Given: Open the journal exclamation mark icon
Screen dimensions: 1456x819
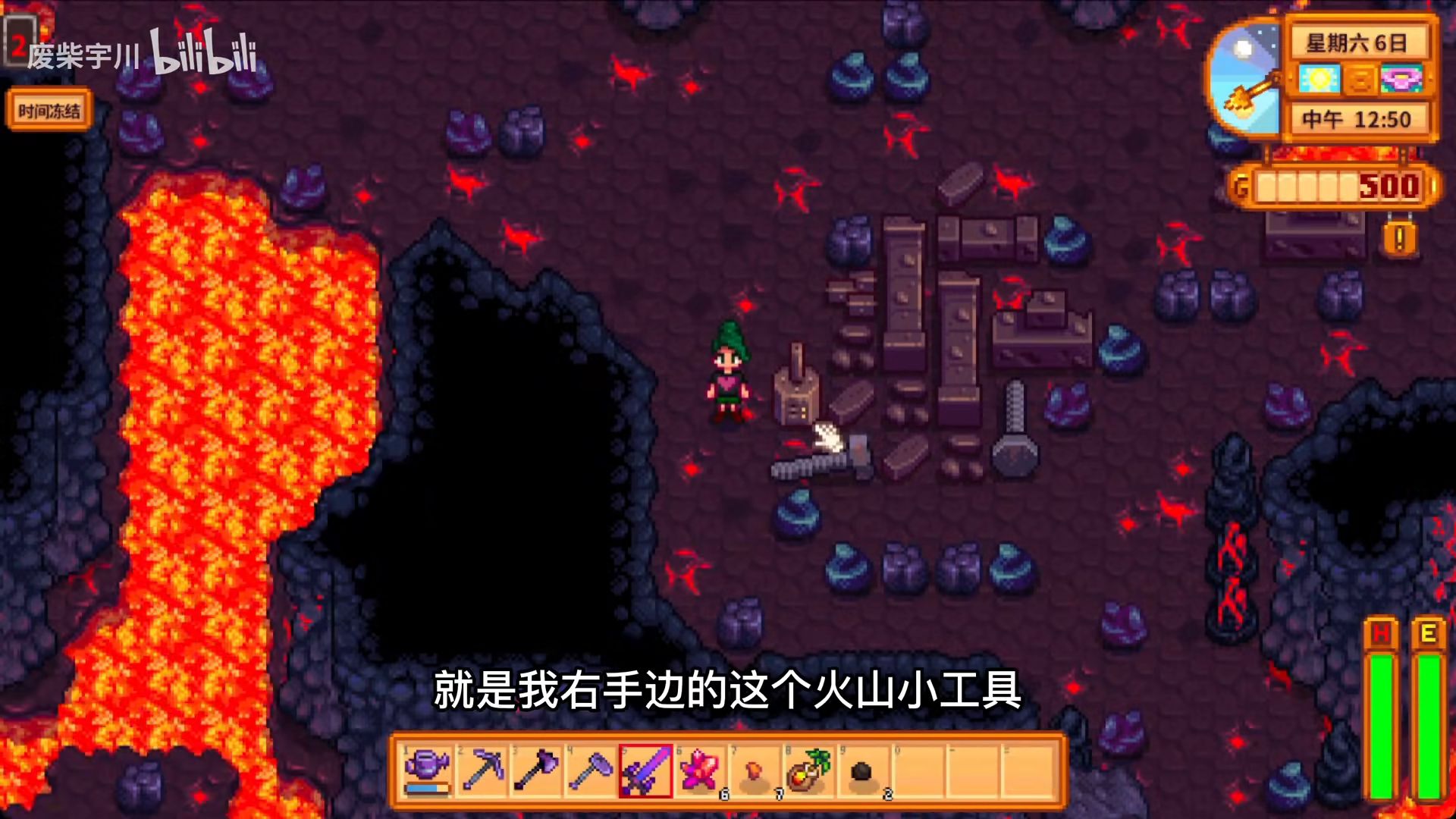Looking at the screenshot, I should 1399,240.
